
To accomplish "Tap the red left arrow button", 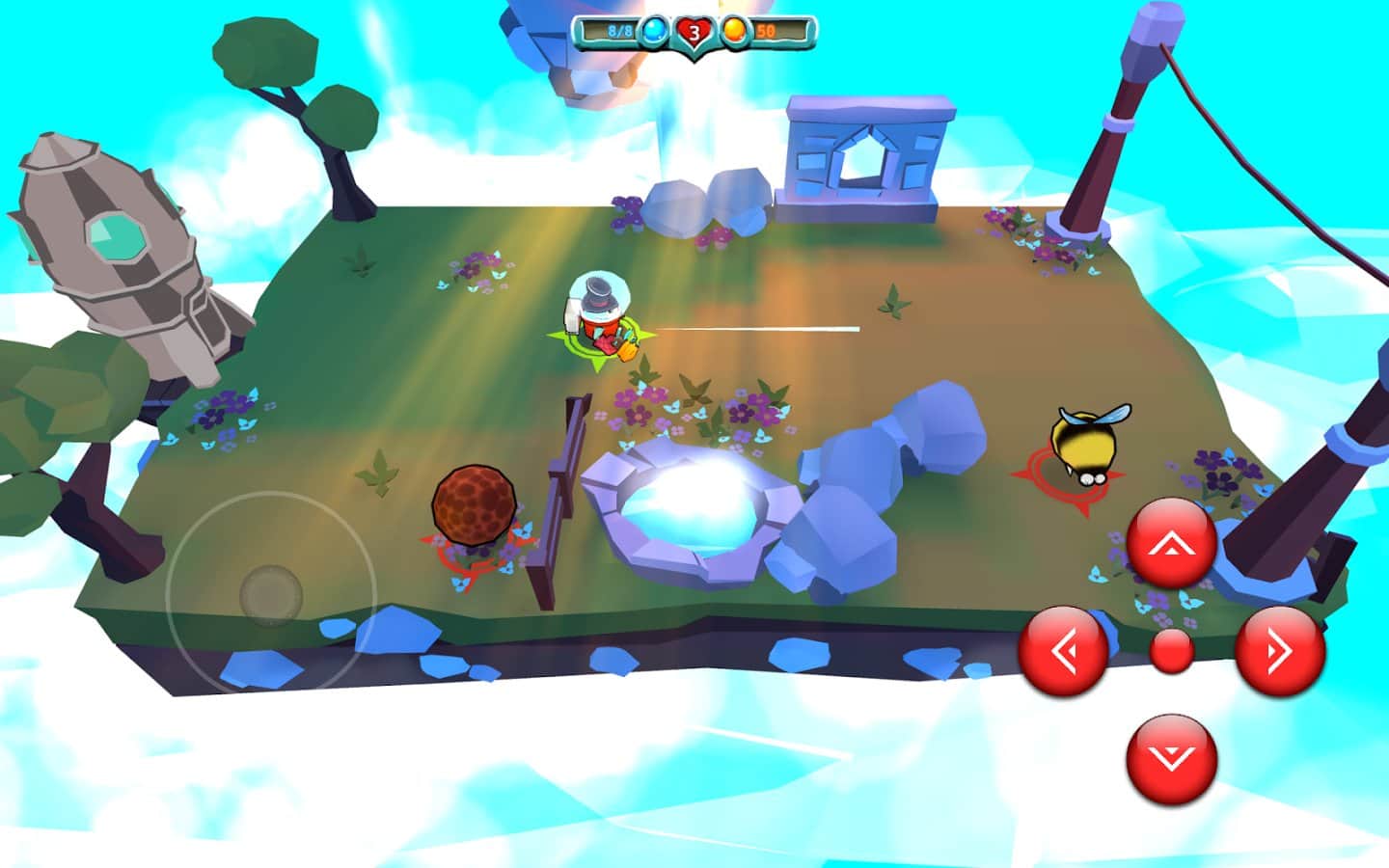I will (x=1063, y=652).
